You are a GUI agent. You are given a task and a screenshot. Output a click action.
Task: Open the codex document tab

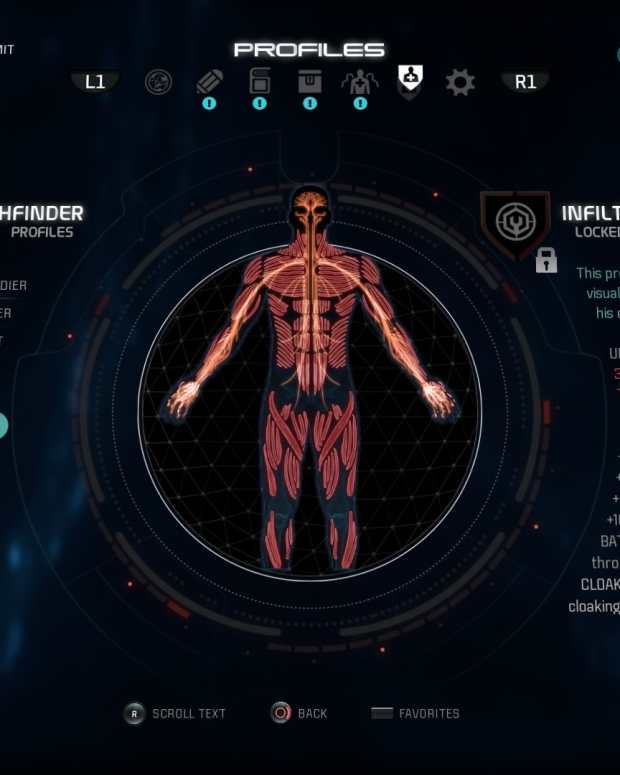[x=259, y=80]
